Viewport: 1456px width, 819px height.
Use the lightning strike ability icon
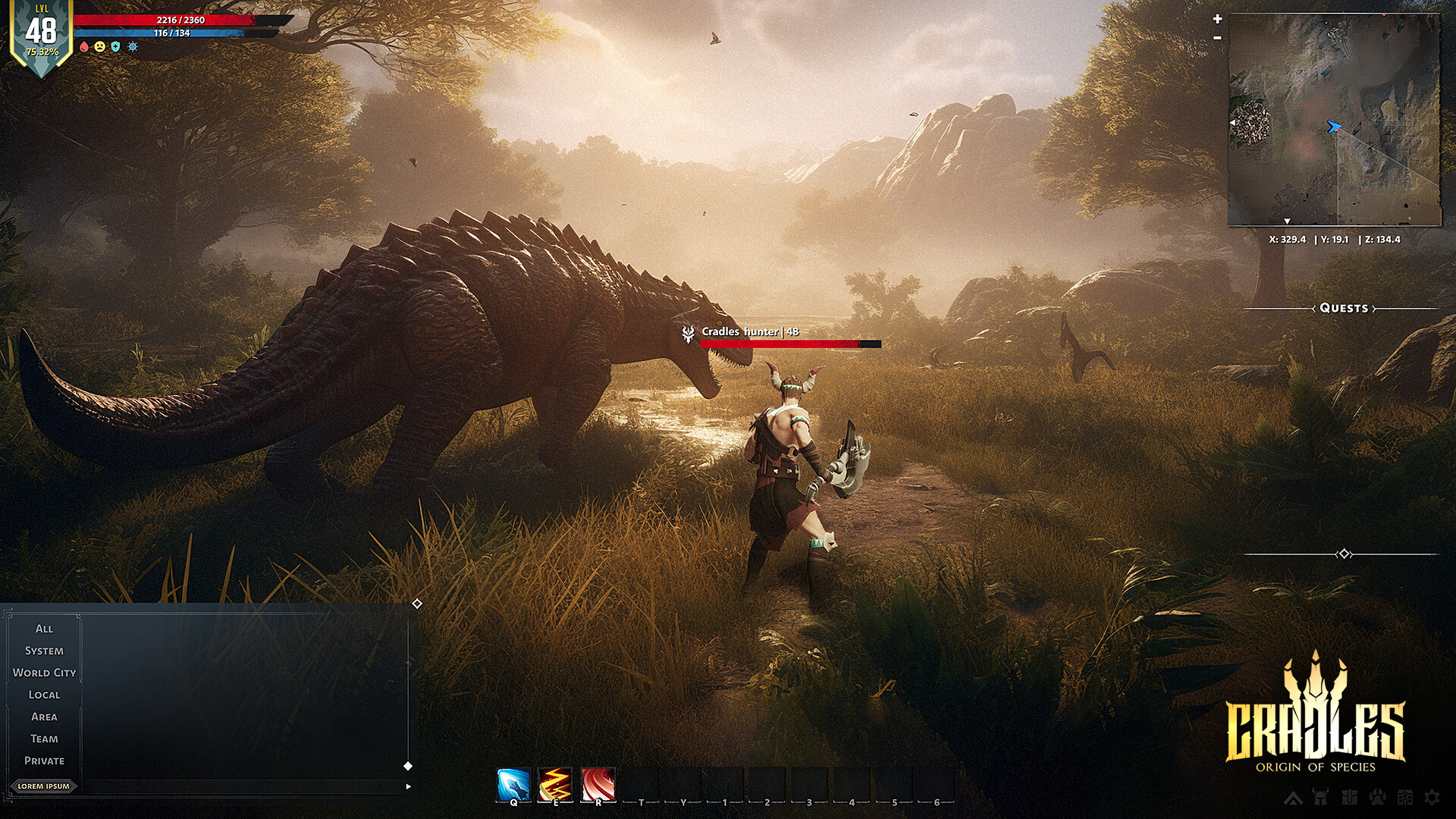pos(555,784)
